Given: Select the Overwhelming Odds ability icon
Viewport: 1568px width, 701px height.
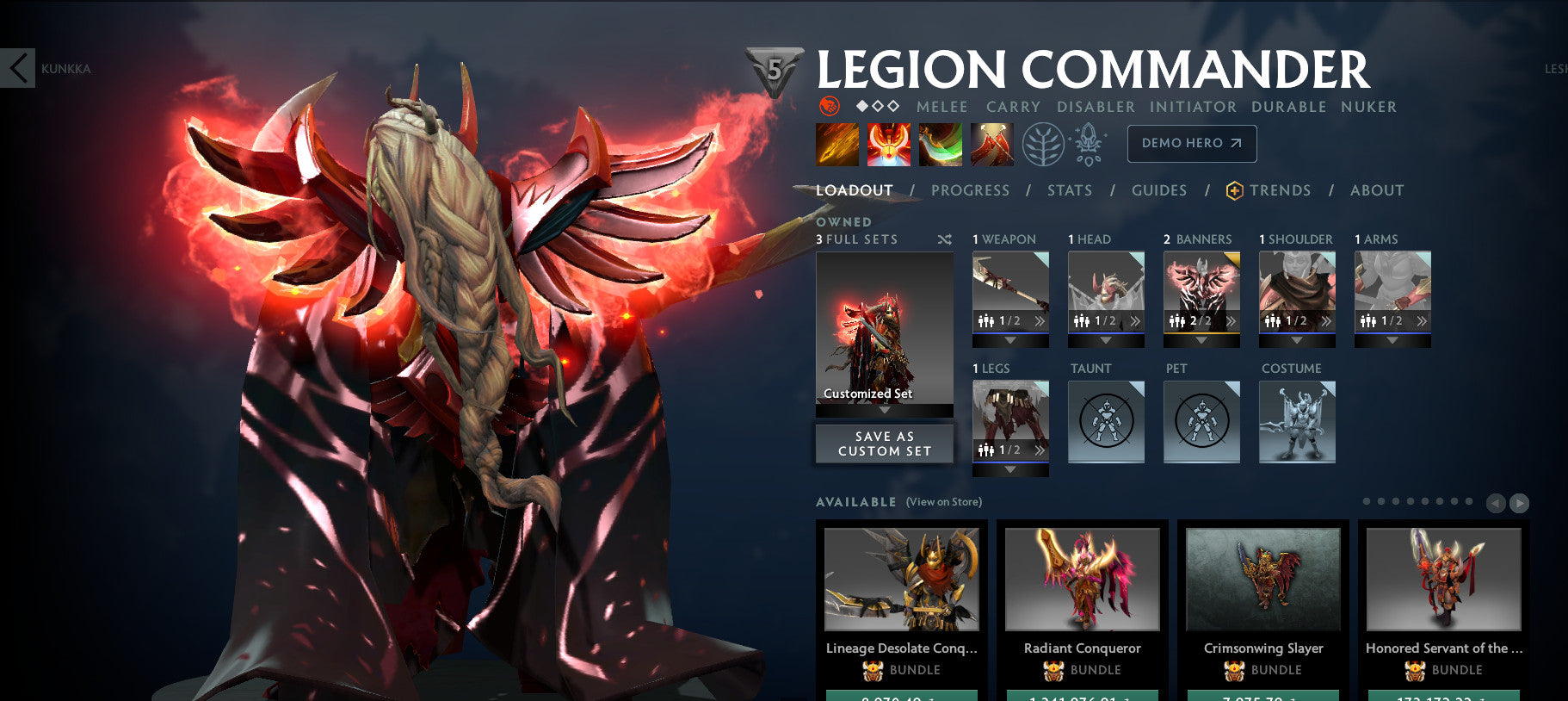Looking at the screenshot, I should coord(836,144).
